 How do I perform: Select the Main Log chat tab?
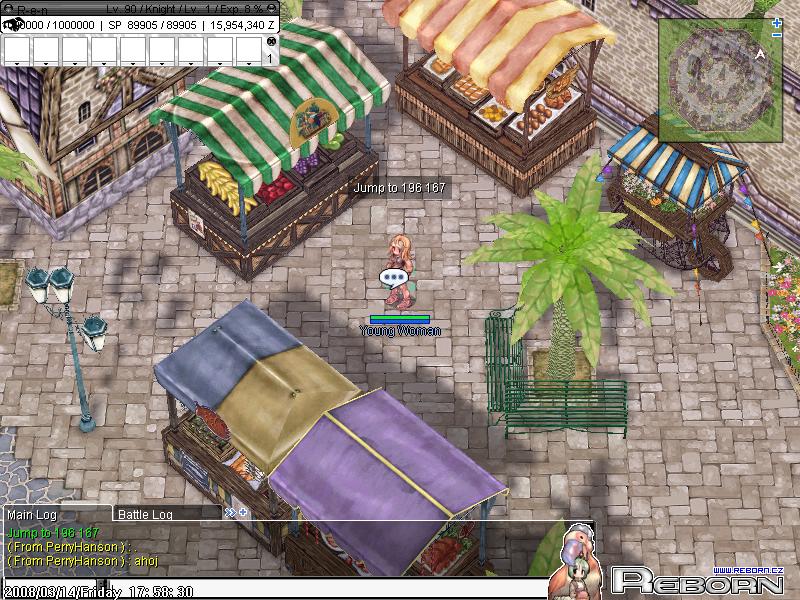click(x=30, y=514)
